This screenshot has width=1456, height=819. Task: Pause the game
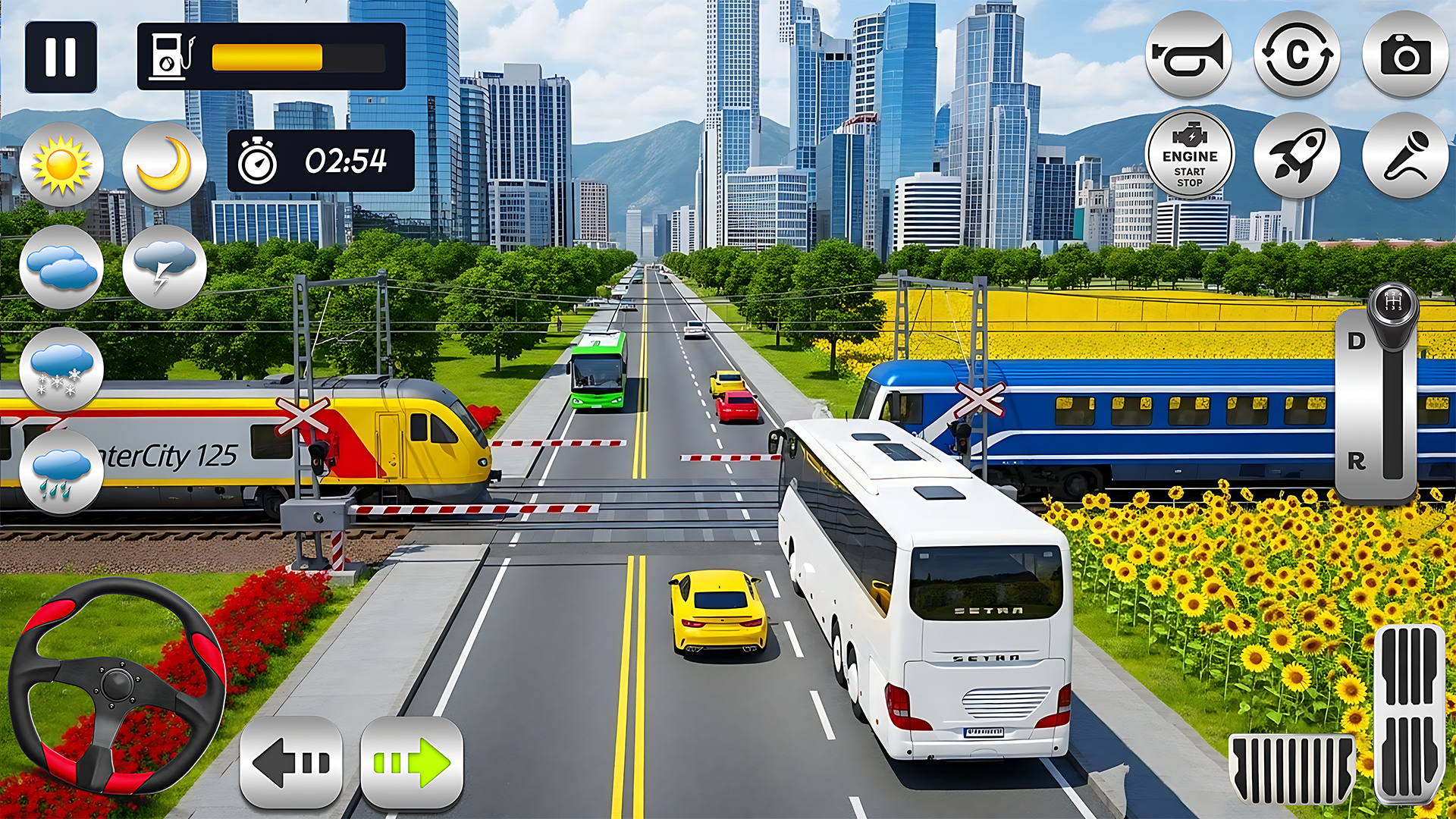[x=61, y=57]
